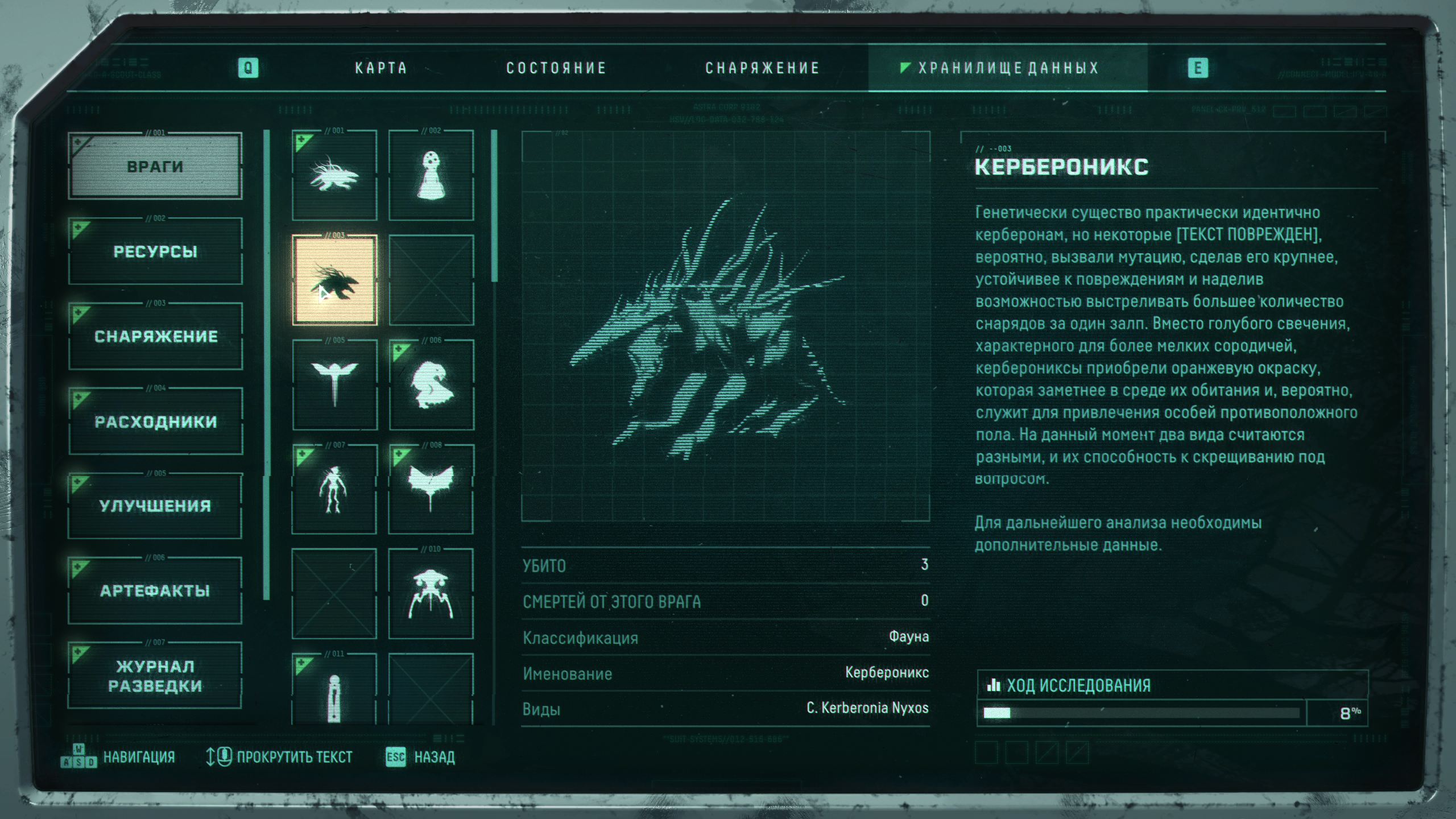This screenshot has width=1456, height=819.
Task: Open the СОСТОЯНИЕ tab
Action: pyautogui.click(x=556, y=68)
